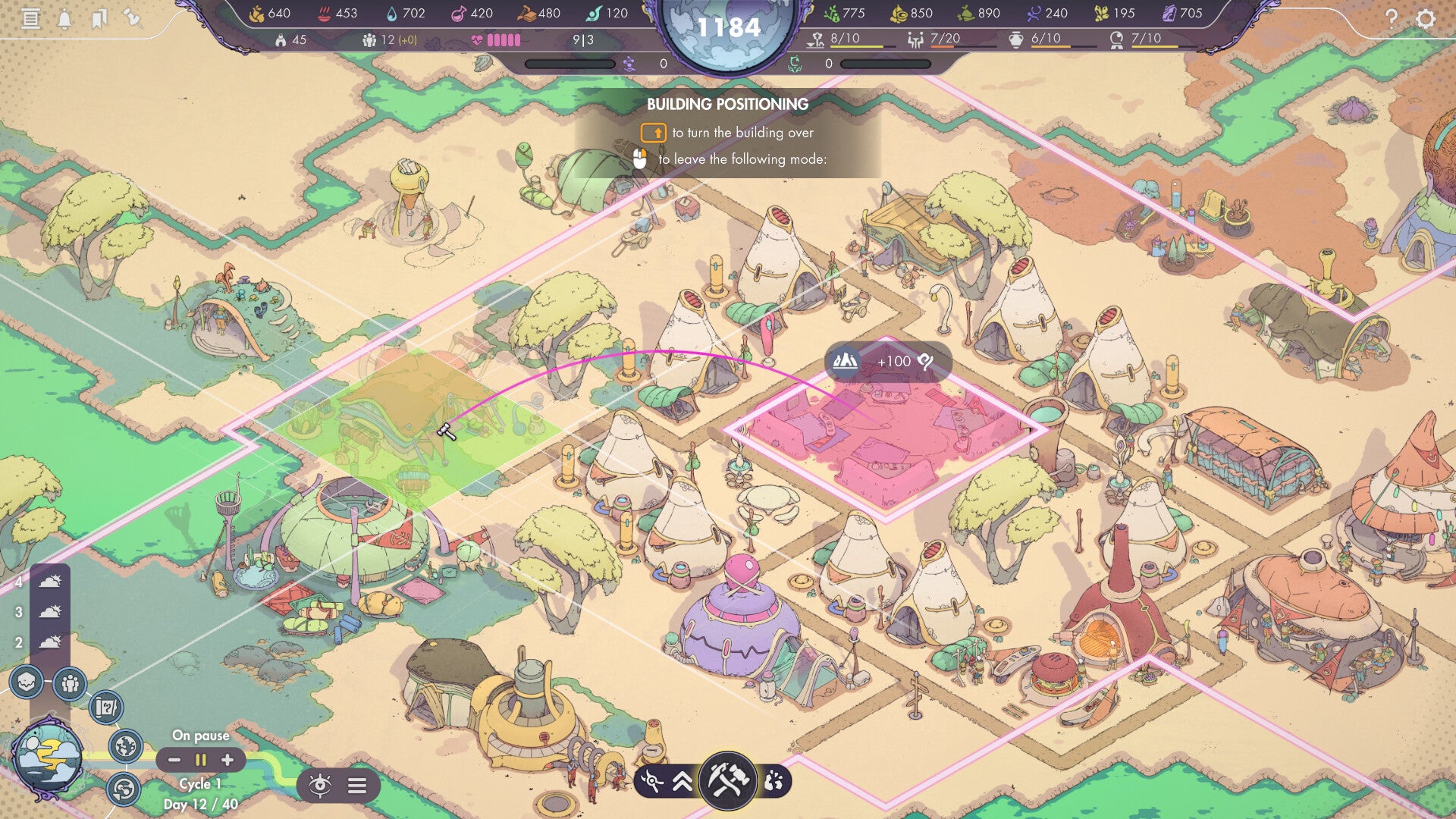This screenshot has width=1456, height=819.
Task: Select the double chevron upgrade tool
Action: (682, 781)
